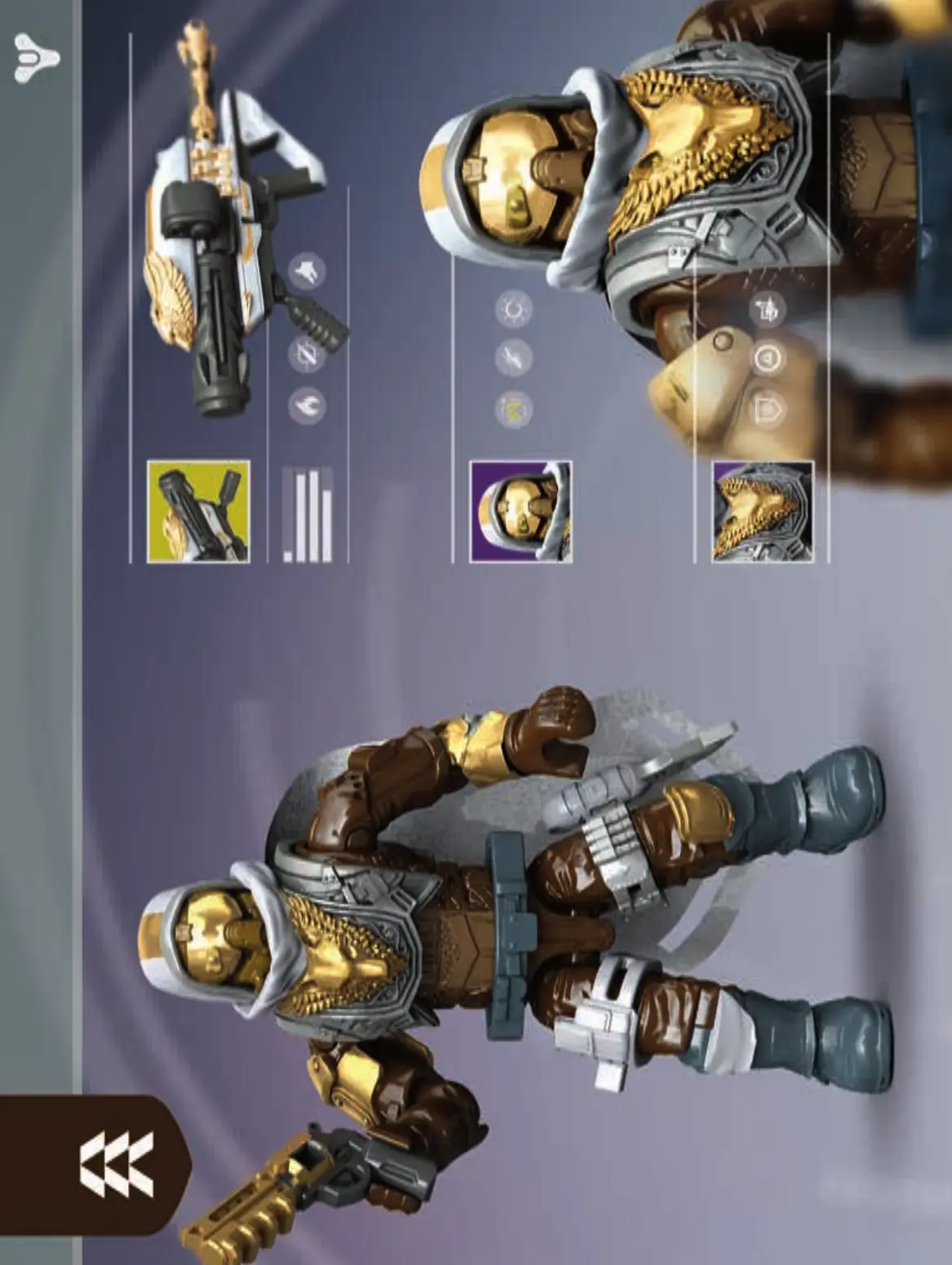Choose the pentagon shield chest perk
The height and width of the screenshot is (1265, 952).
tap(766, 409)
